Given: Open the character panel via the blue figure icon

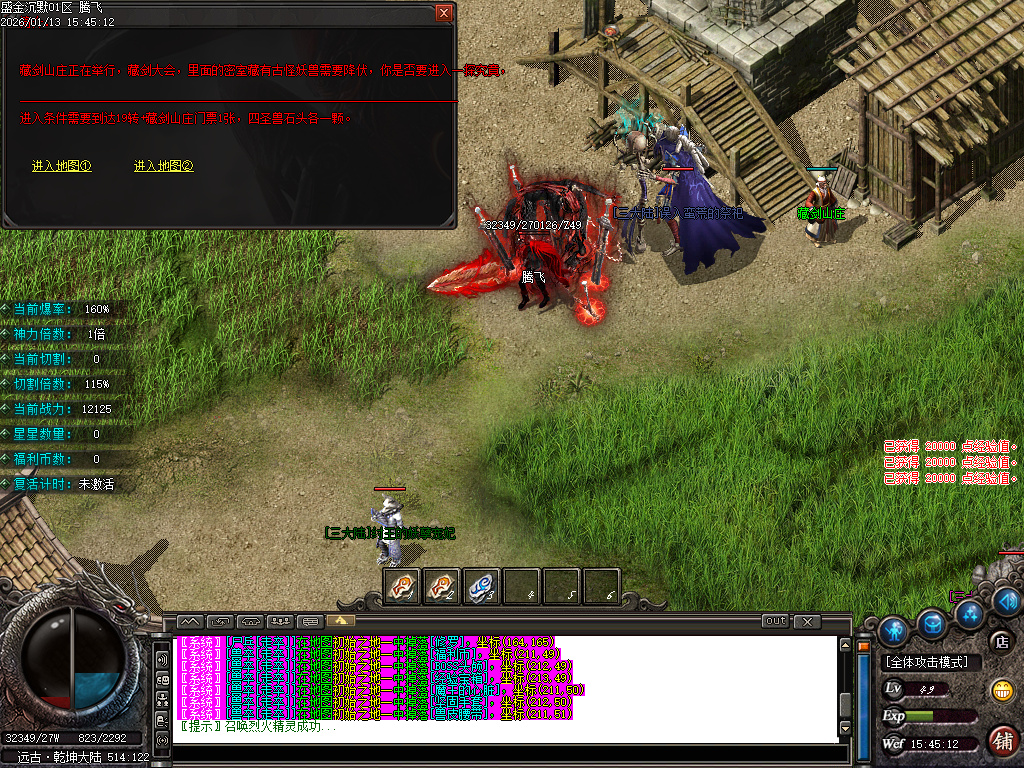Looking at the screenshot, I should (893, 631).
